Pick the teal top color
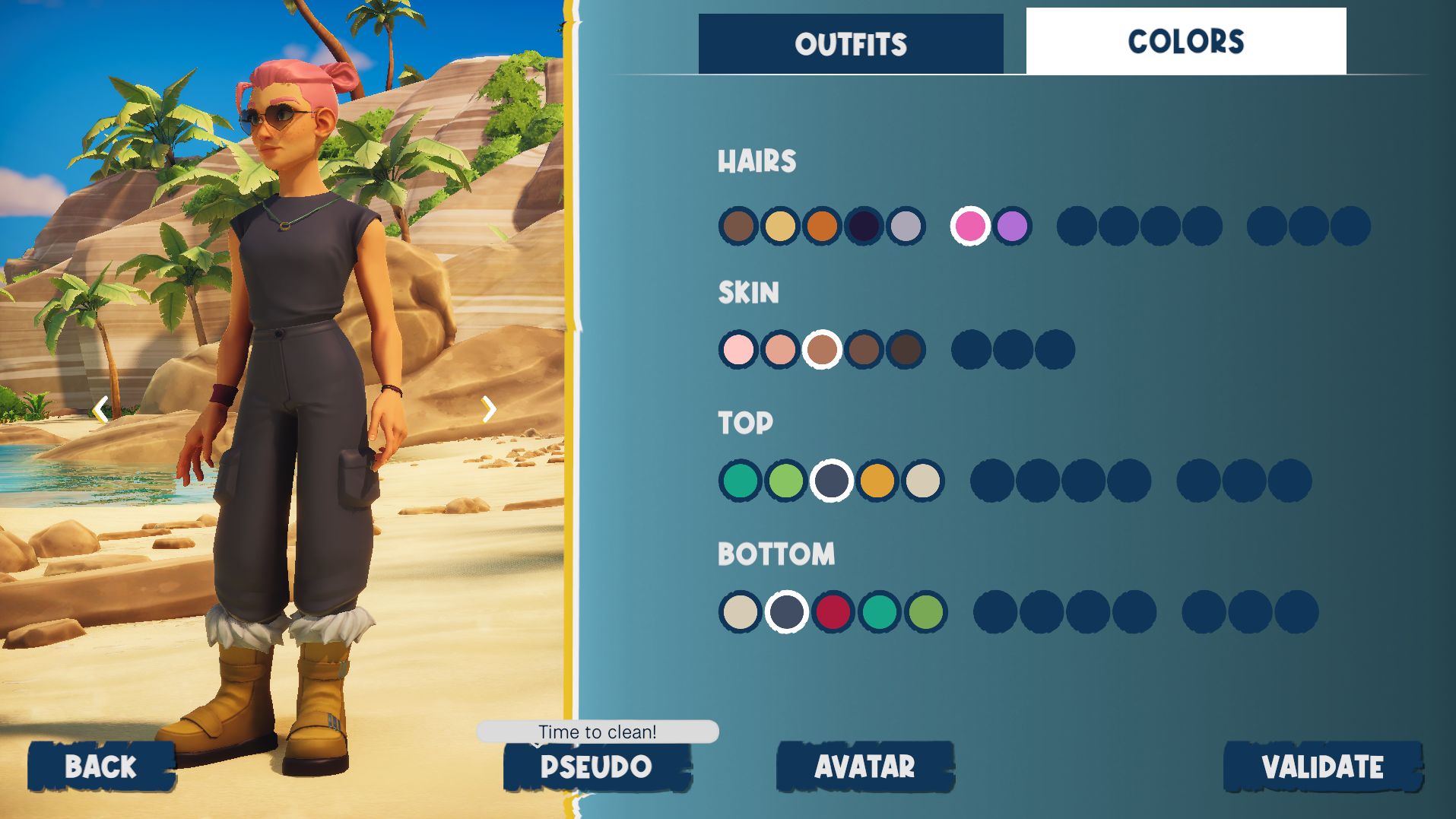 740,481
